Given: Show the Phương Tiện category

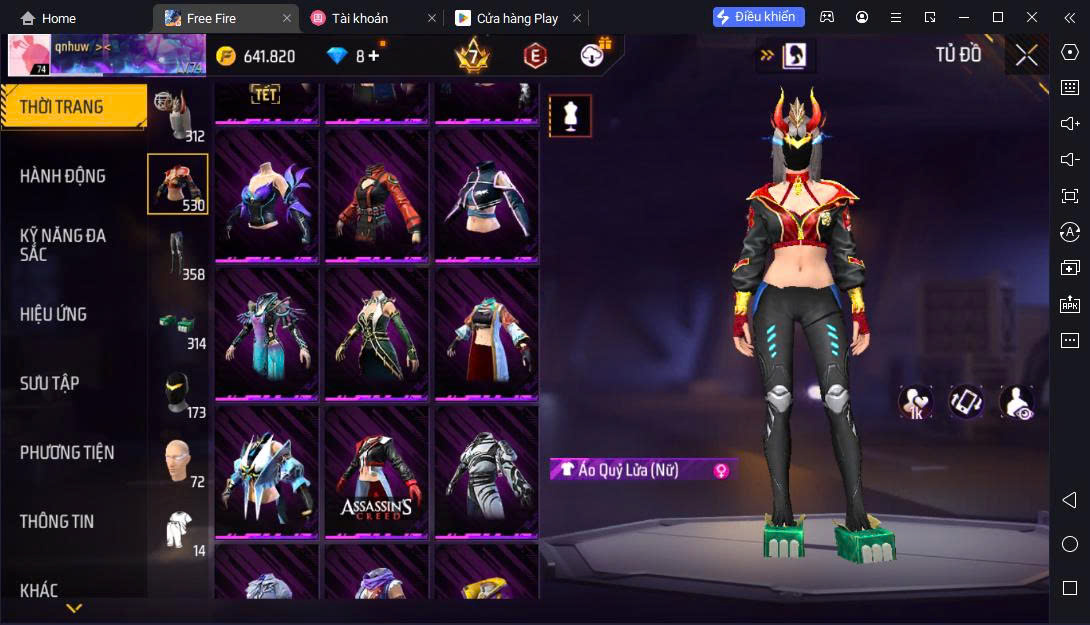Looking at the screenshot, I should 67,452.
